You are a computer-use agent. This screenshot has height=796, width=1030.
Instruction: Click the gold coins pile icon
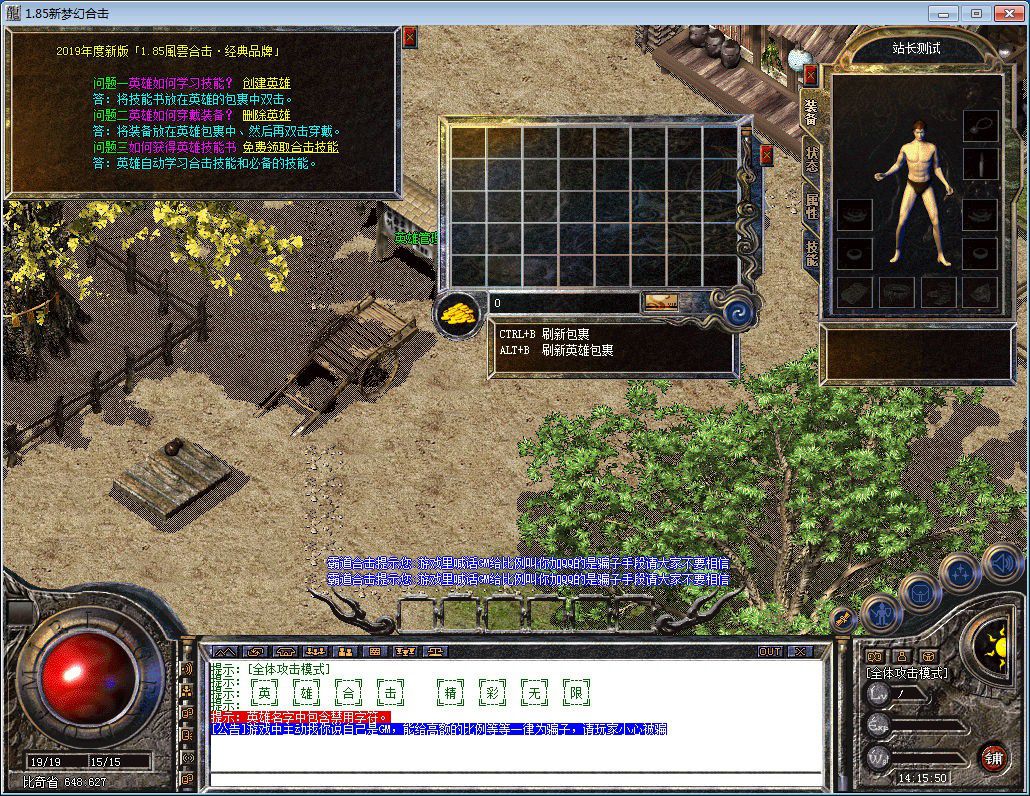tap(460, 312)
